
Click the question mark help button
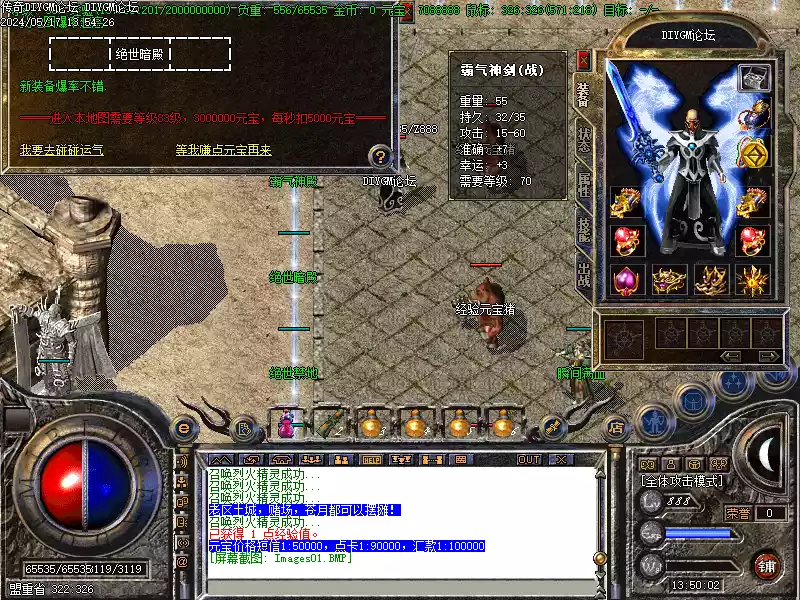coord(380,156)
